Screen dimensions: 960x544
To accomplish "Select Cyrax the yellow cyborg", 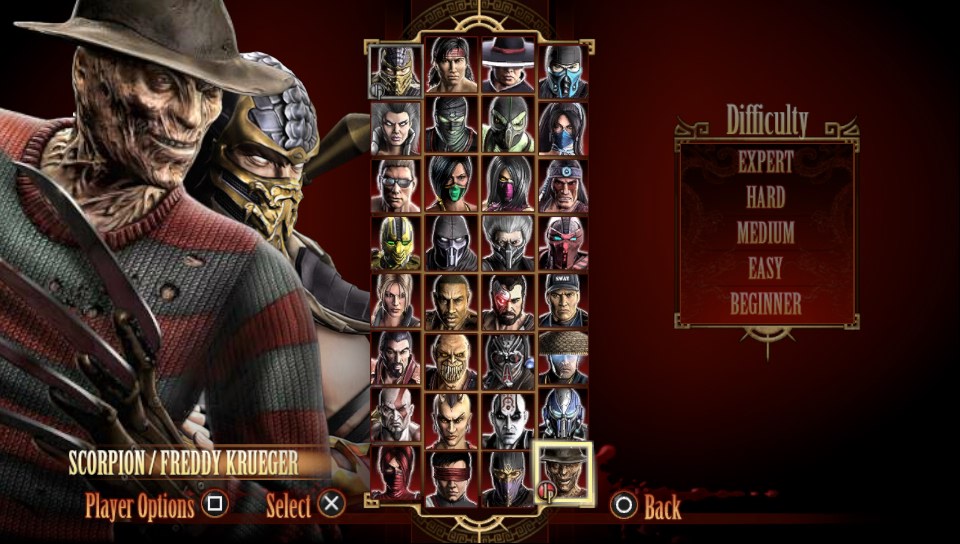I will 396,243.
